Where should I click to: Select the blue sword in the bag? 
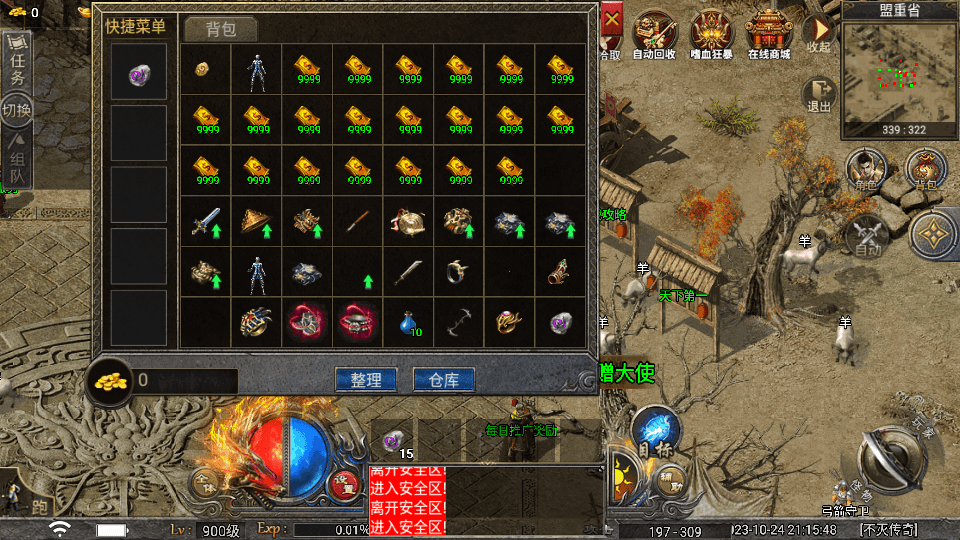coord(207,221)
